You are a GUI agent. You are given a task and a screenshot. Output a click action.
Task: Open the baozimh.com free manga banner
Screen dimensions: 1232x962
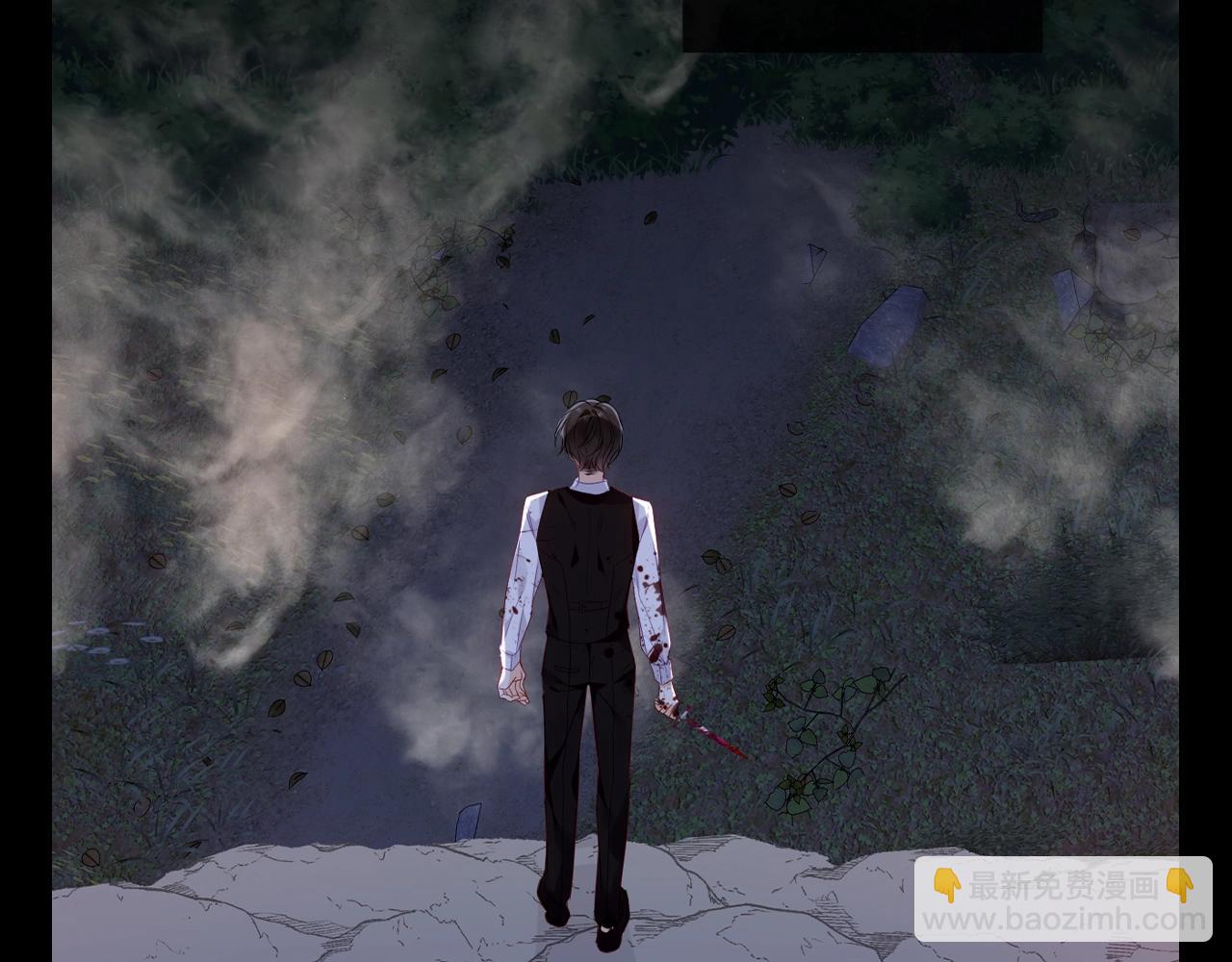[1063, 901]
